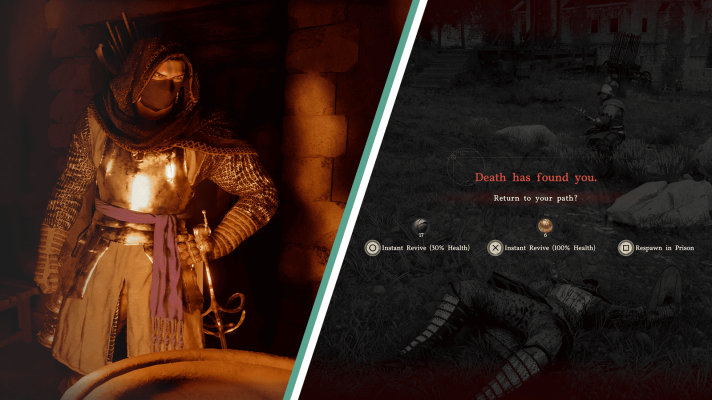712x400 pixels.
Task: Click the grey revive item icon
Action: (422, 226)
